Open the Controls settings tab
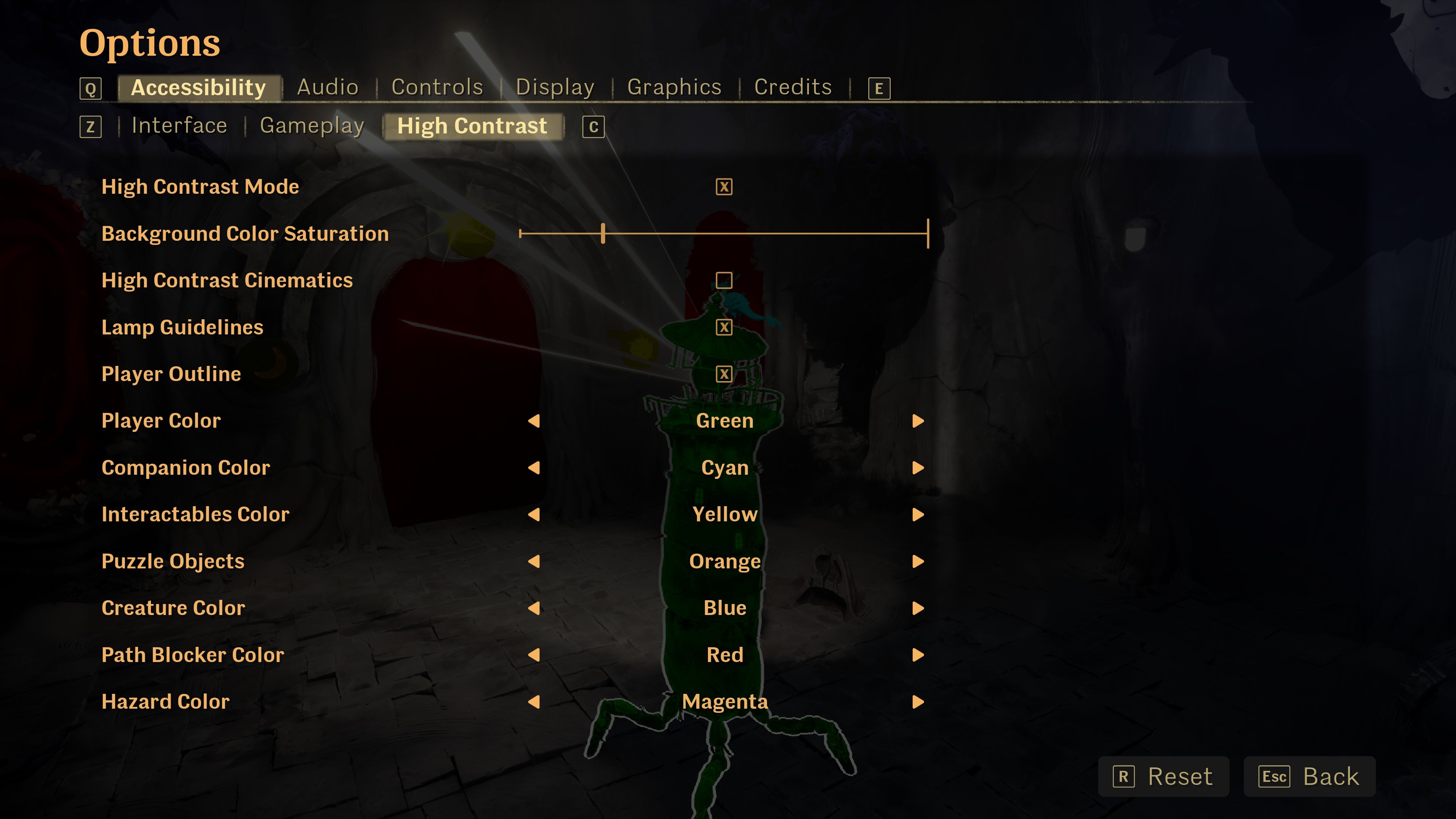 pyautogui.click(x=437, y=87)
